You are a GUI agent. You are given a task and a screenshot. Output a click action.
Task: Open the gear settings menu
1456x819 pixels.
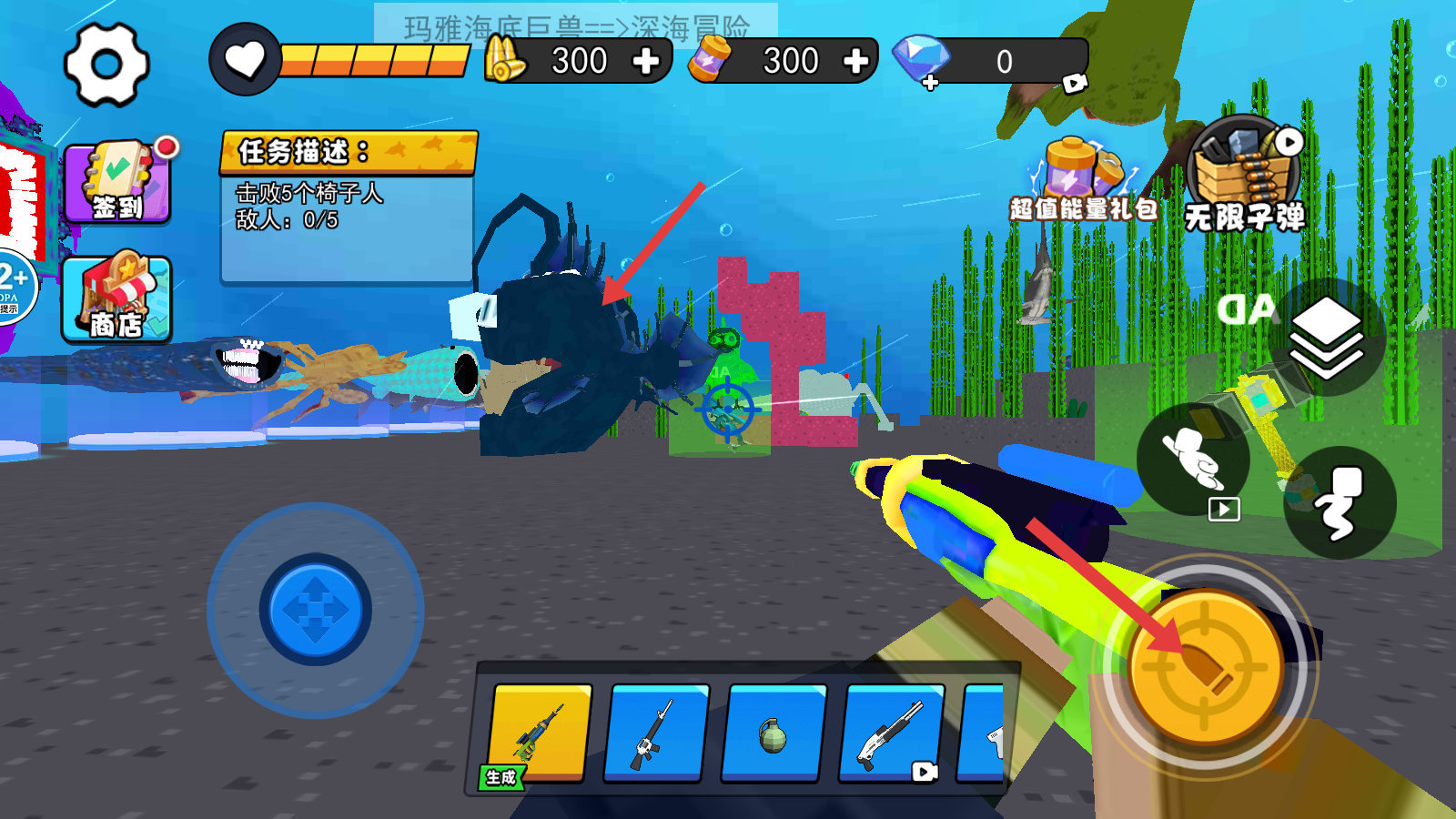pos(106,65)
